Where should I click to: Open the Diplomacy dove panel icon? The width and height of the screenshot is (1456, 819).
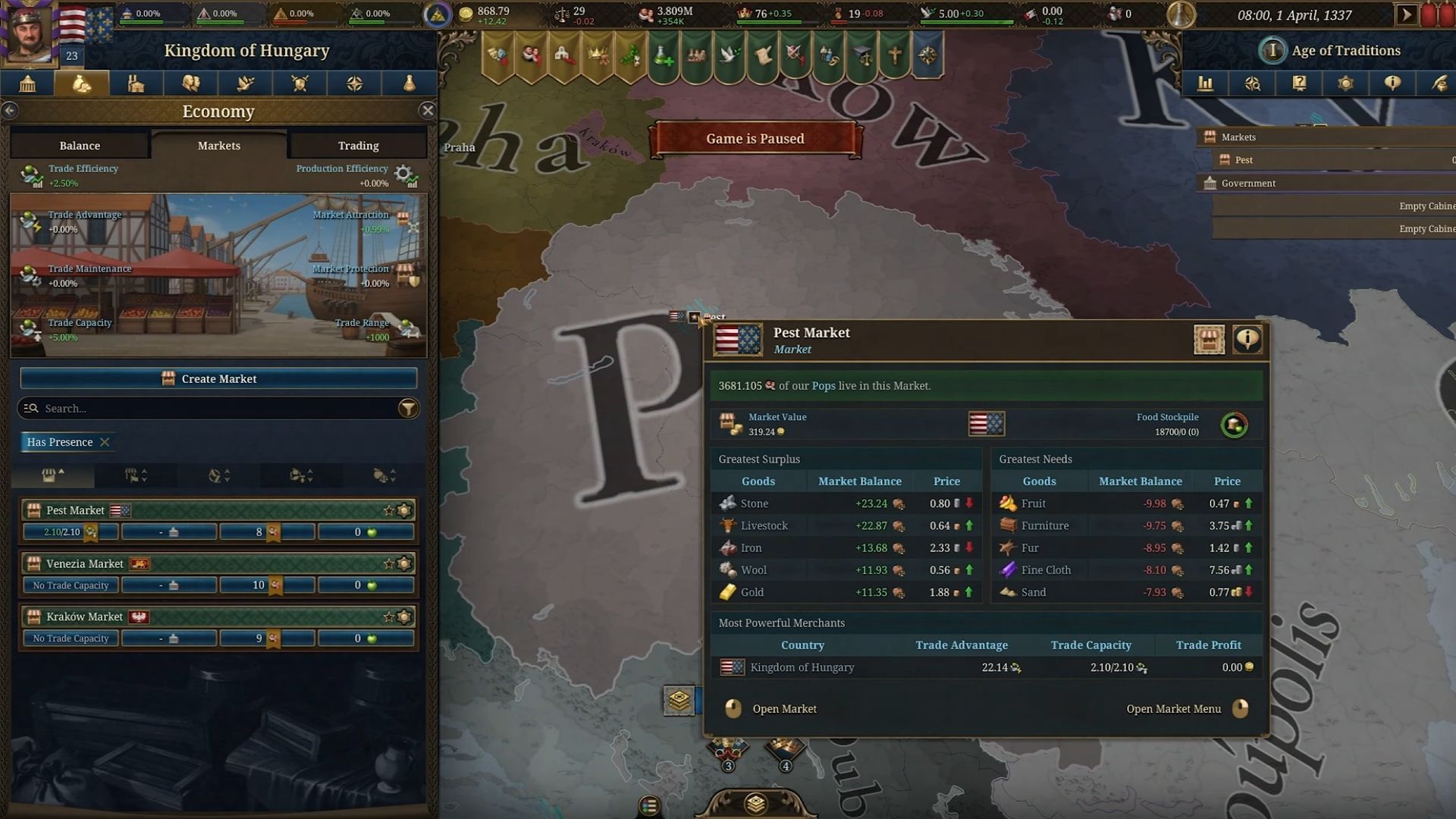pyautogui.click(x=245, y=83)
